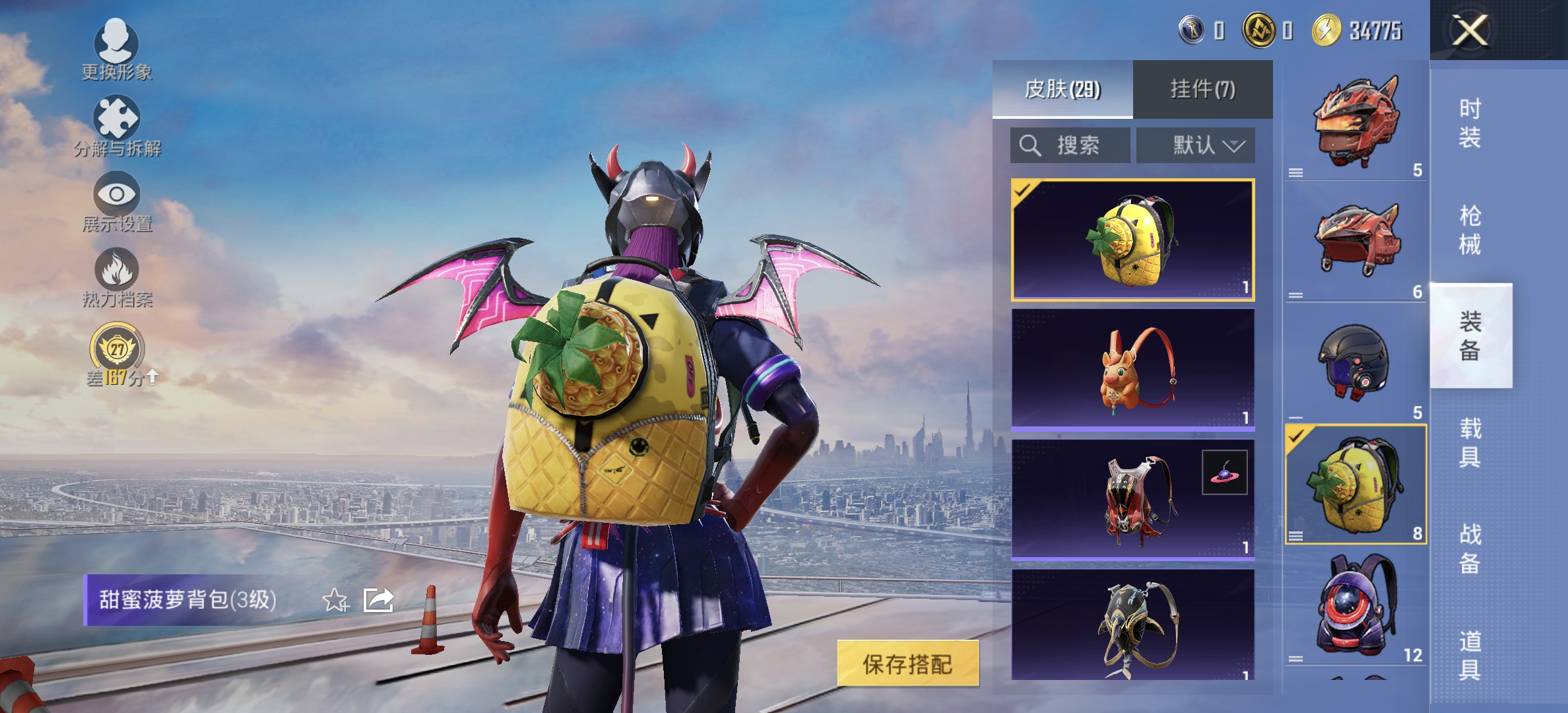Switch to the 挂件(7) tab
The image size is (1568, 713).
point(1202,89)
